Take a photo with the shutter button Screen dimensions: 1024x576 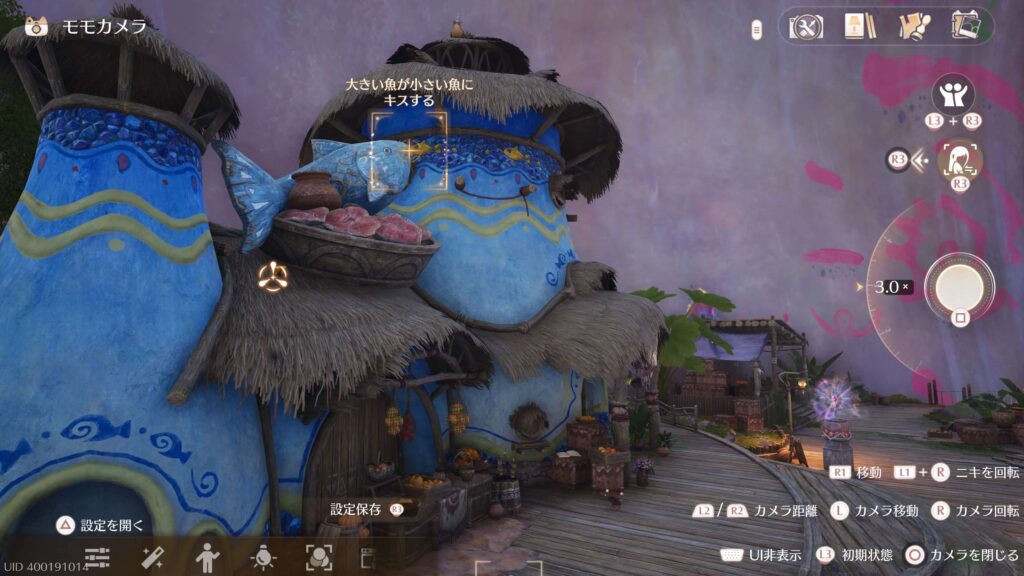coord(958,286)
